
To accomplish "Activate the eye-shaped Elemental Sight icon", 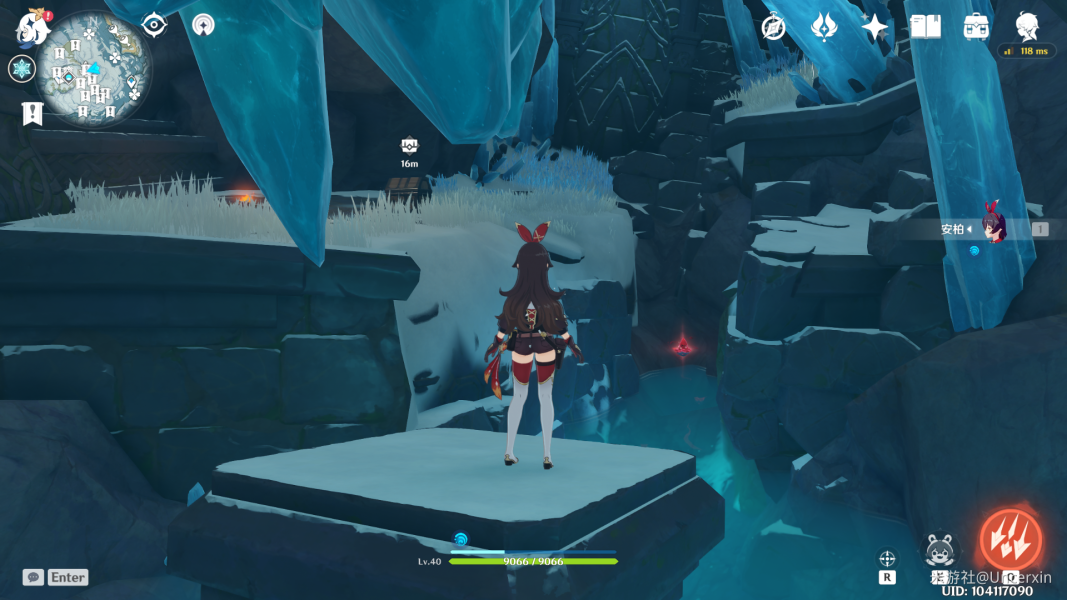I will (x=154, y=25).
